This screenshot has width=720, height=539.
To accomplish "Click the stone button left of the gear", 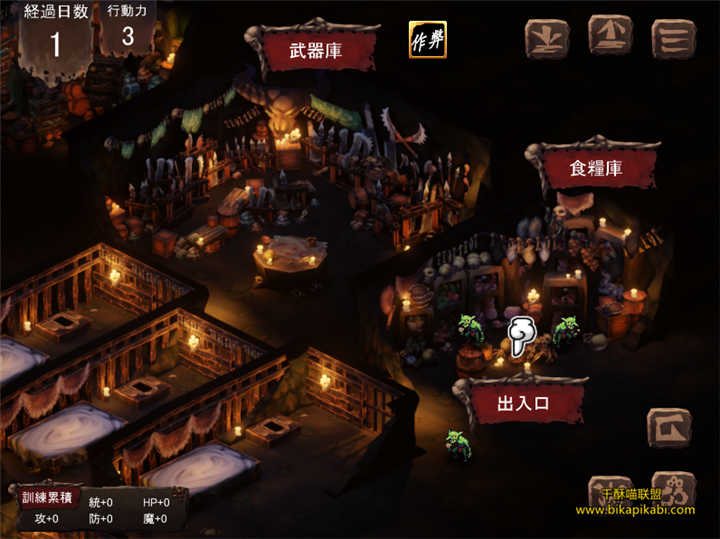I will coord(610,492).
